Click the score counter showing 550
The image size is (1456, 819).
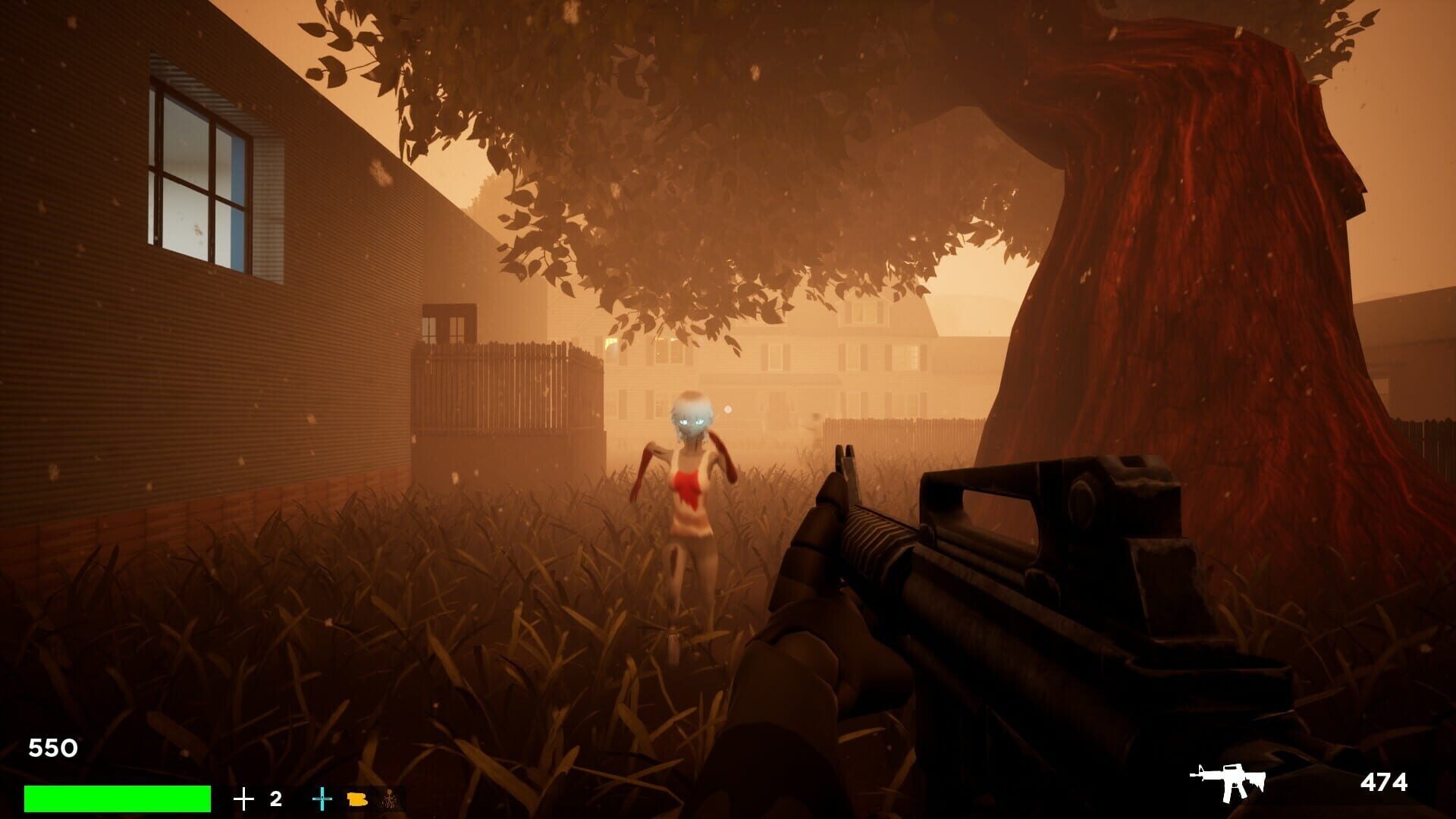click(52, 748)
